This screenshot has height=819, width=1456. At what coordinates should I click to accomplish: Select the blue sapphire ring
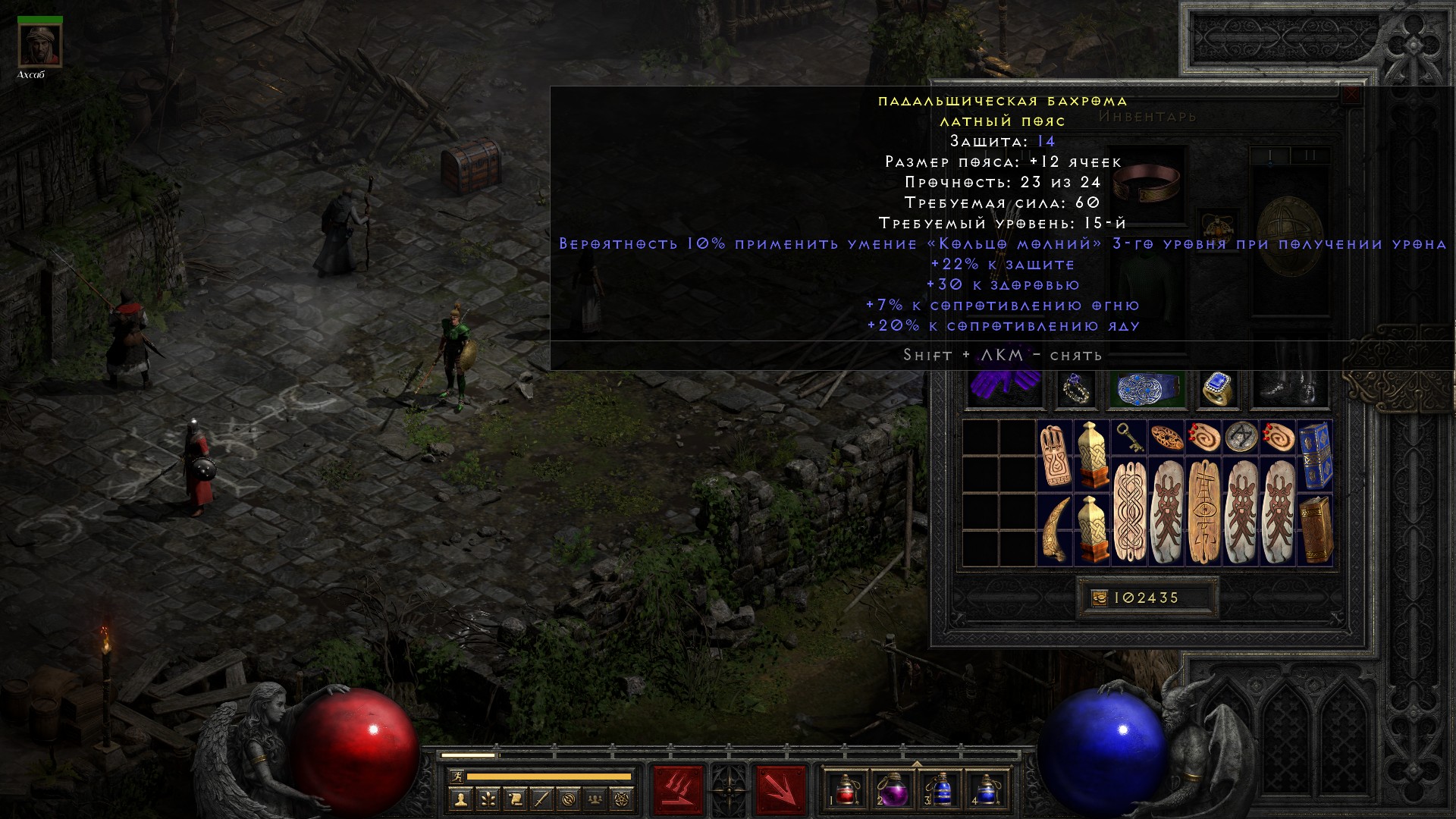coord(1217,389)
